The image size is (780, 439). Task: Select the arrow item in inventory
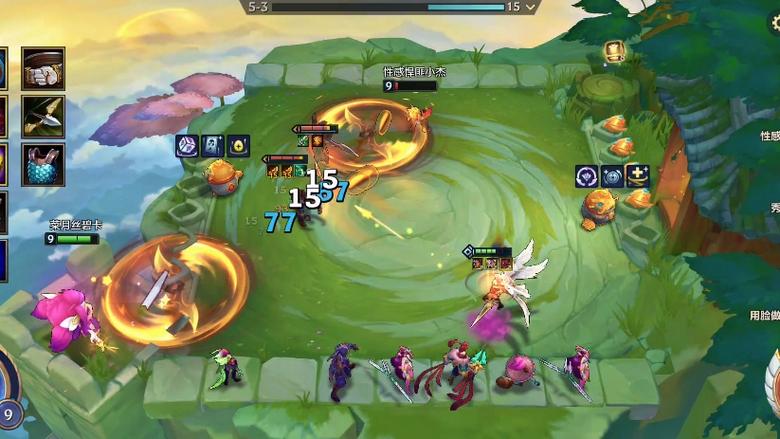pyautogui.click(x=43, y=116)
